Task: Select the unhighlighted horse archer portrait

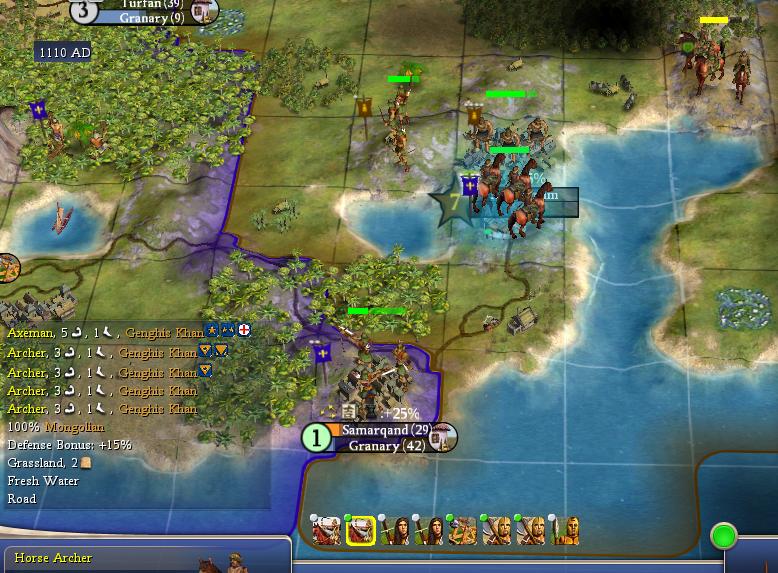Action: pyautogui.click(x=326, y=532)
